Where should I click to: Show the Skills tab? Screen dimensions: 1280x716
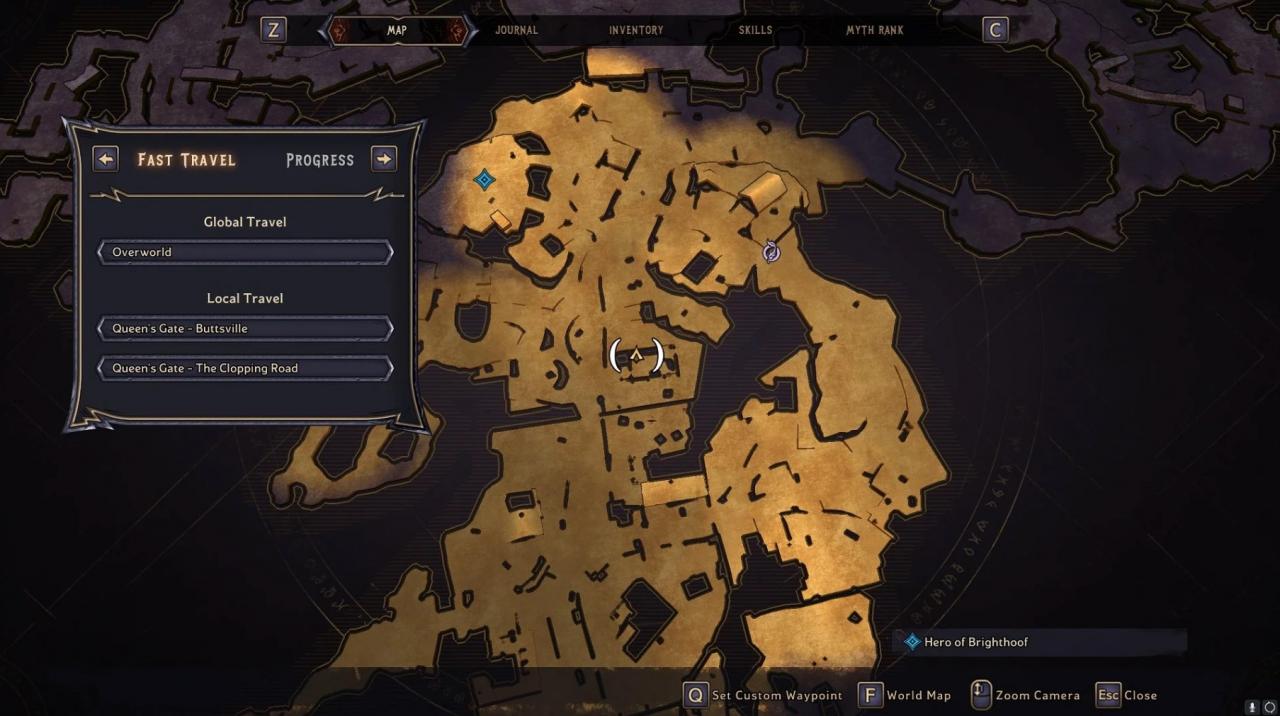tap(755, 30)
